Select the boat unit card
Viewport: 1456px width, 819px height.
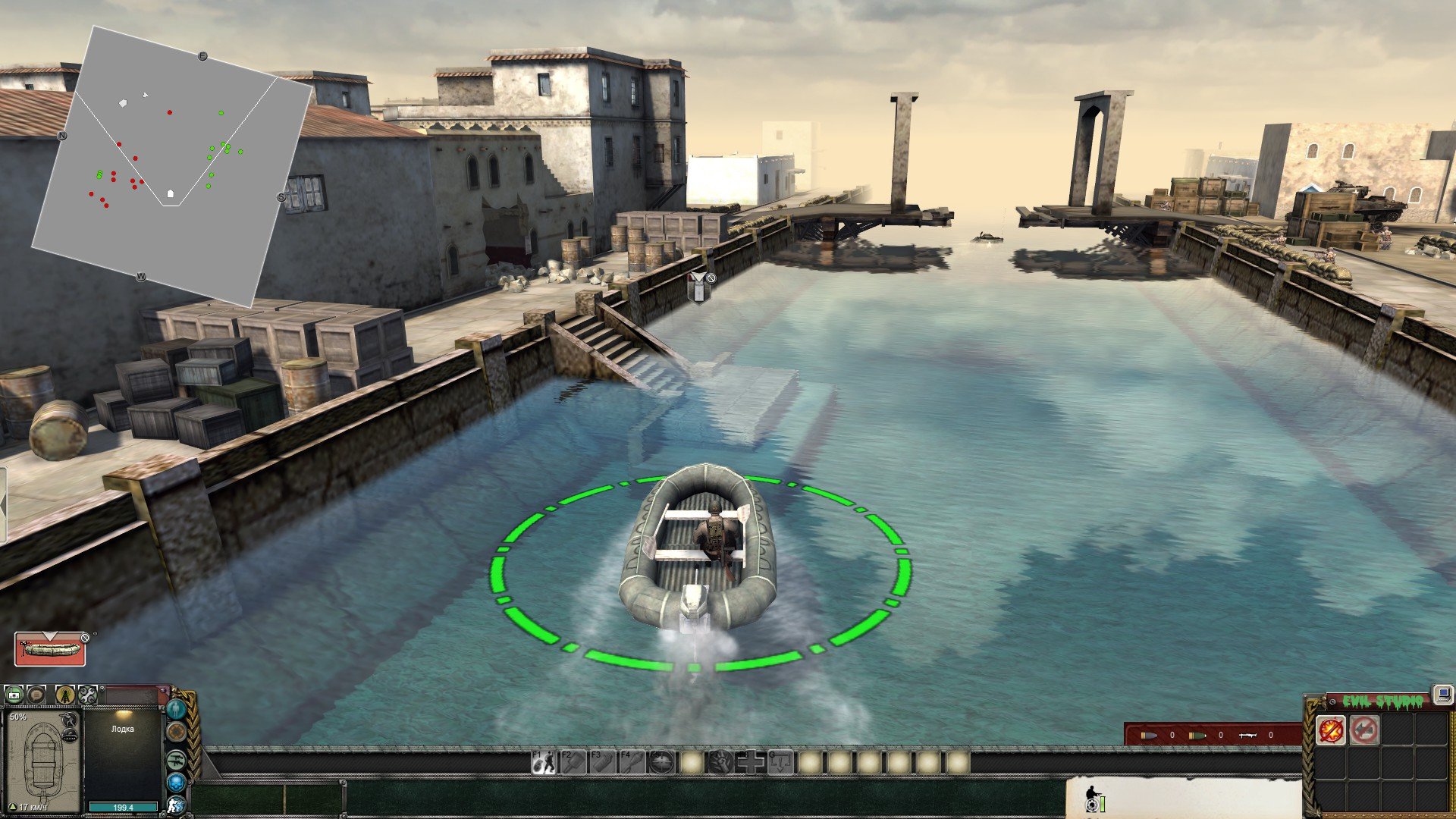click(x=50, y=649)
